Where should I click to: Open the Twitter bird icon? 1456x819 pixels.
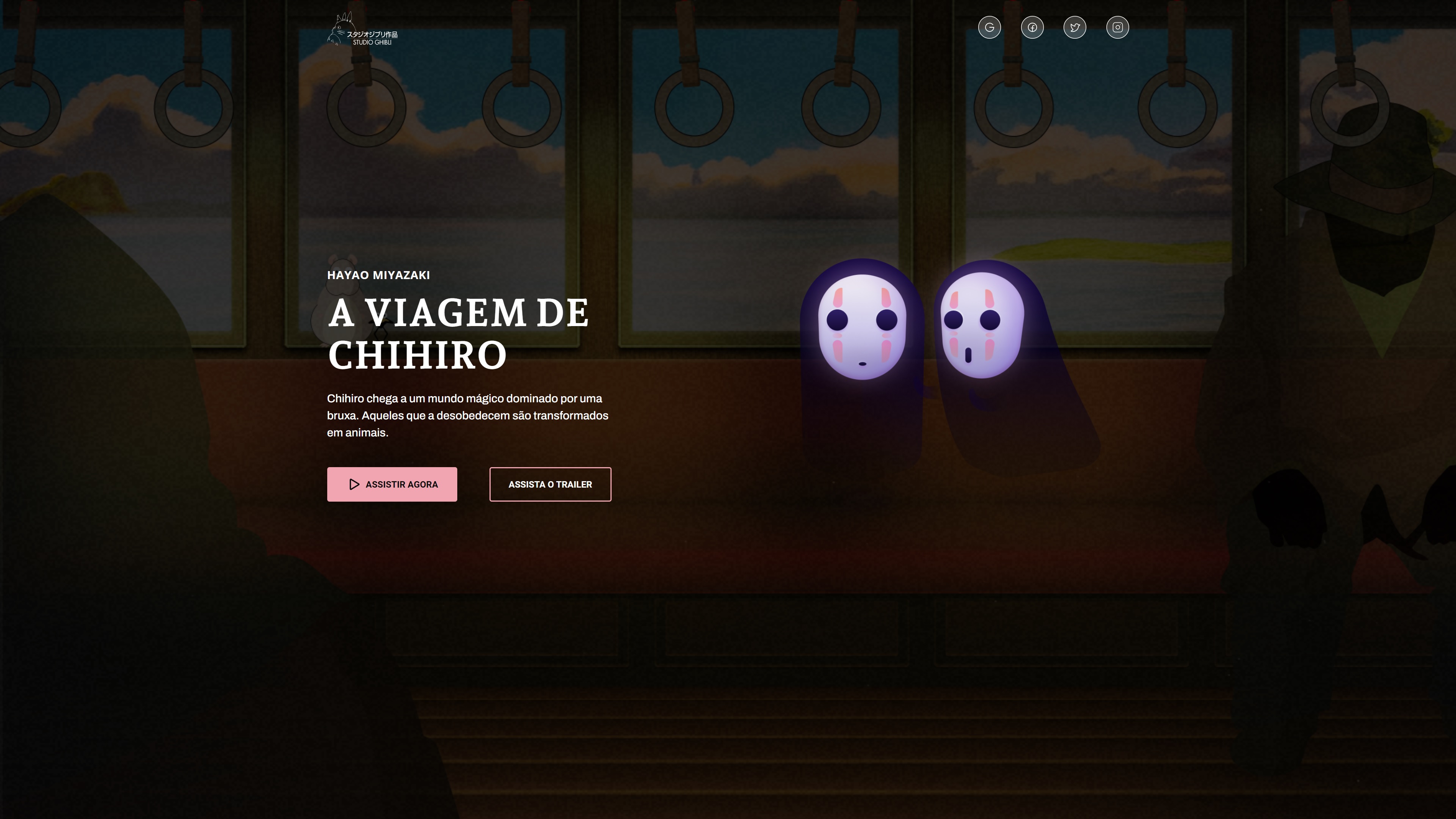coord(1075,27)
